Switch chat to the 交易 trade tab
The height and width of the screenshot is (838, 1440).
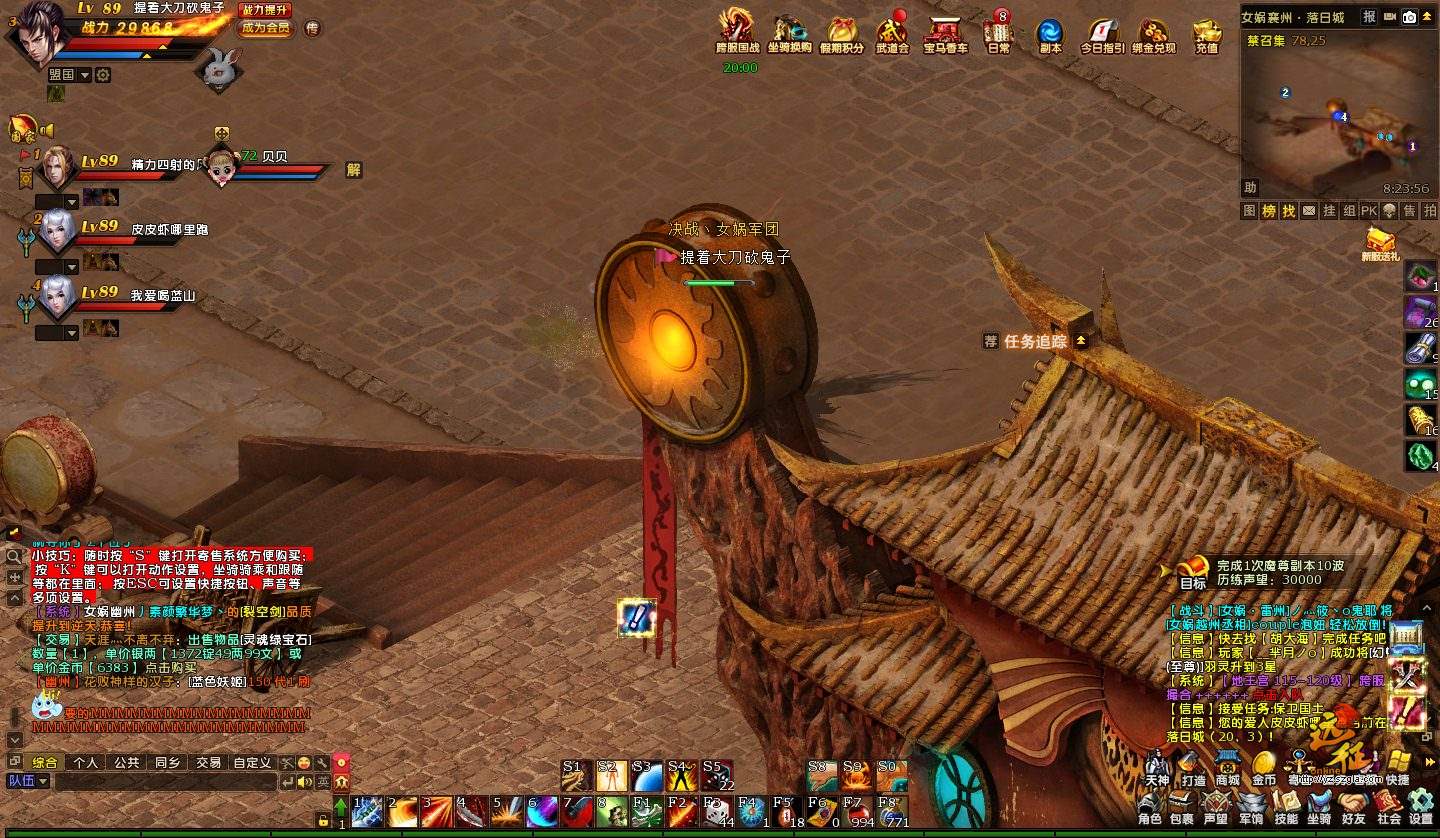tap(208, 762)
